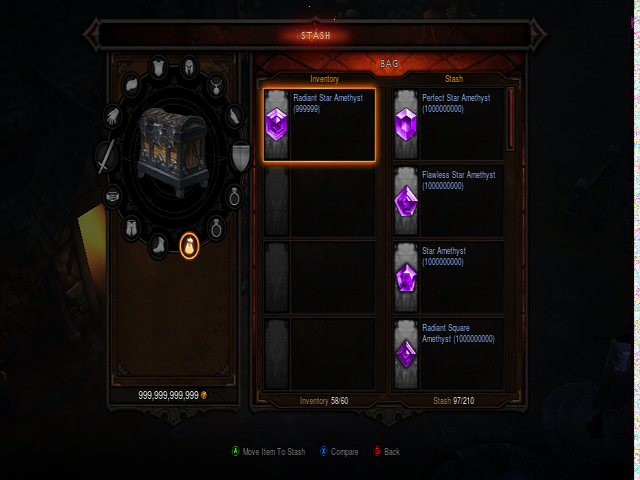Click the highlighted bag category icon
This screenshot has height=480, width=640.
click(x=188, y=245)
